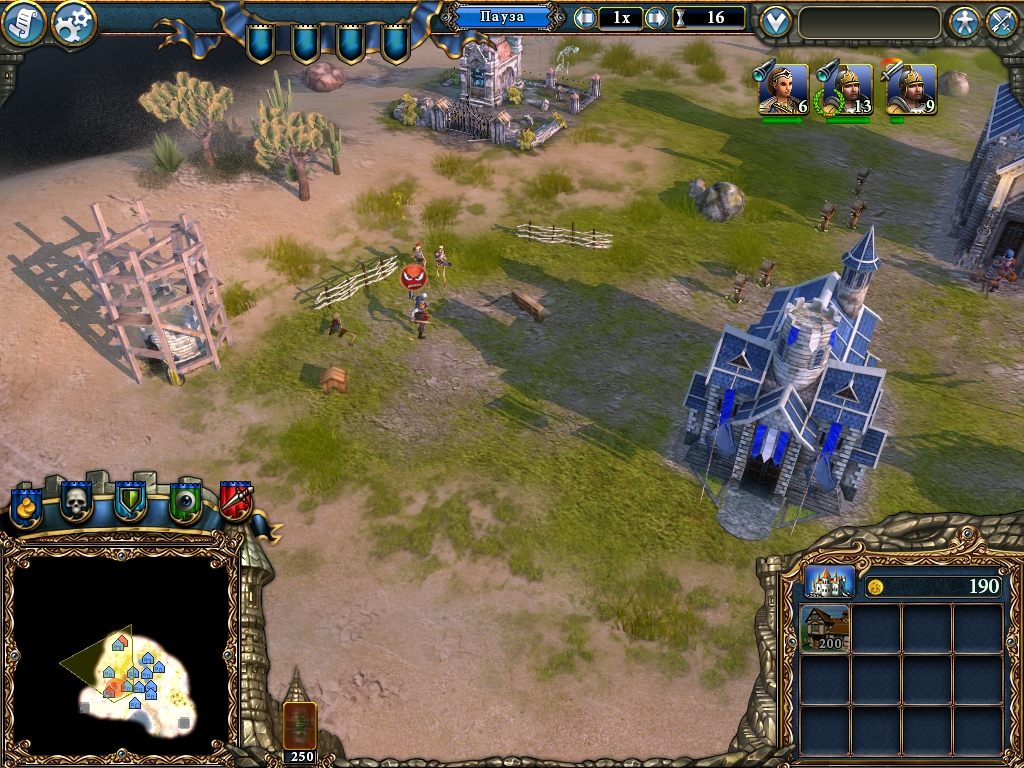
Task: Click the crossed swords button
Action: coord(1001,22)
